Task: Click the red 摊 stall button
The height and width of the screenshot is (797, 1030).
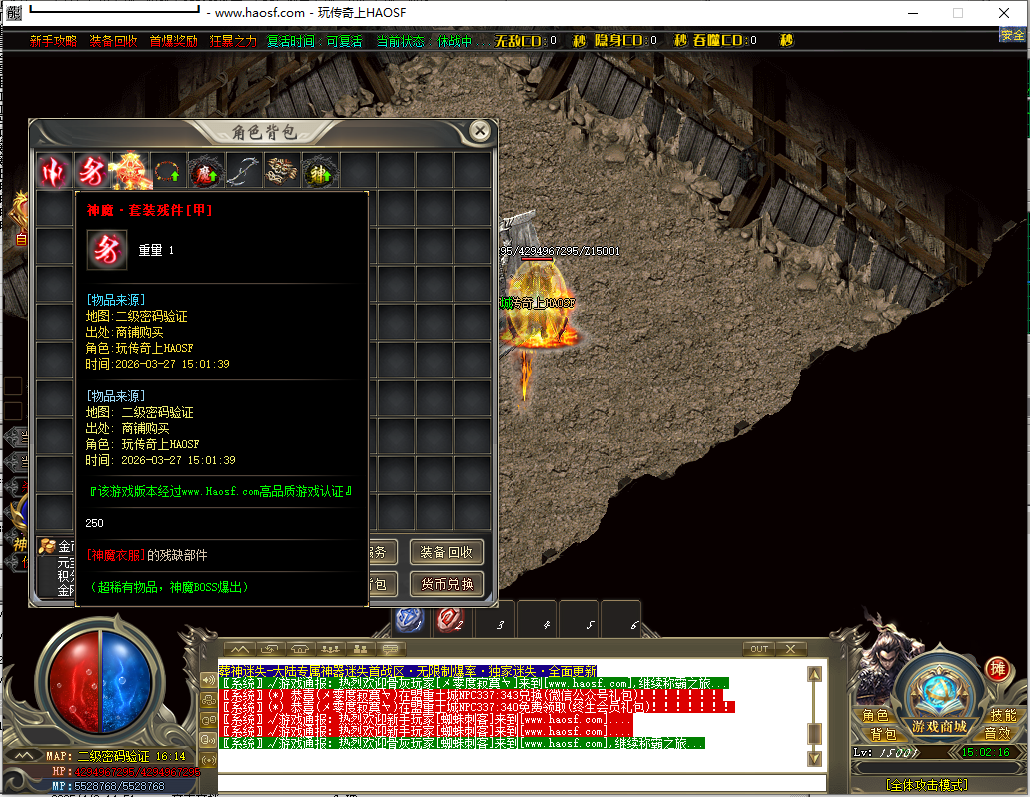Action: (x=996, y=669)
